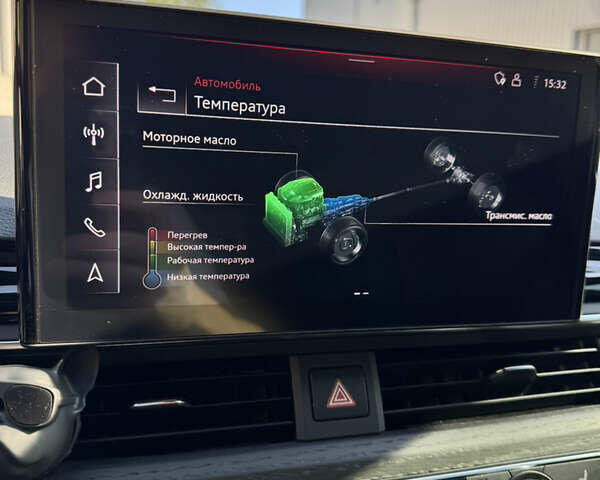The height and width of the screenshot is (480, 600).
Task: Open the music note media menu
Action: (x=93, y=181)
